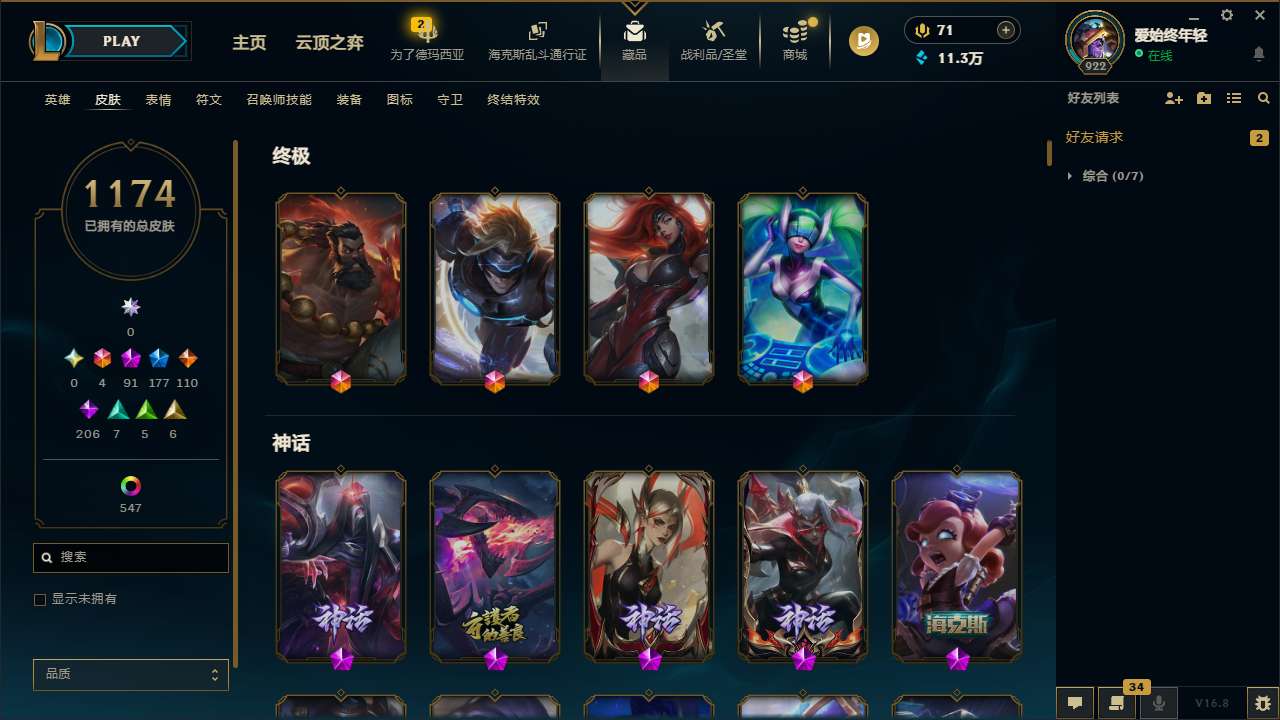The height and width of the screenshot is (720, 1280).
Task: Open the scroll panel showing 34 items
Action: click(1115, 703)
